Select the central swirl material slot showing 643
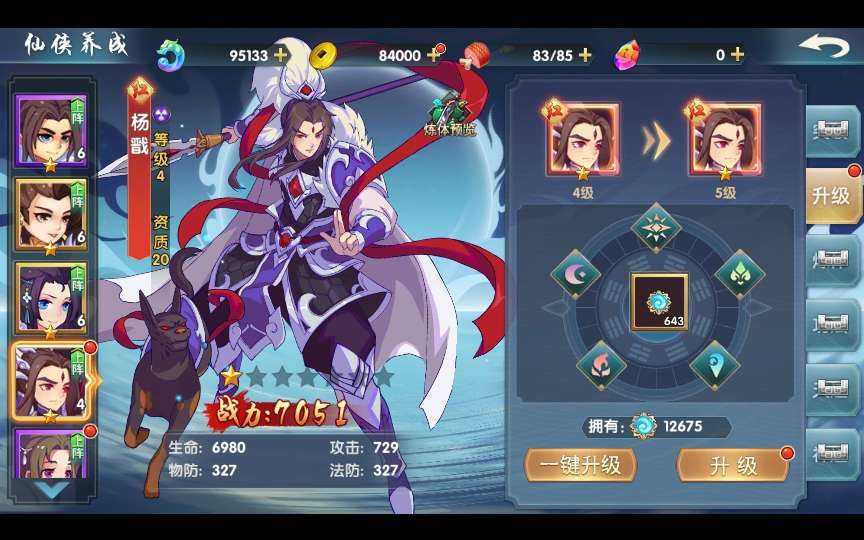864x540 pixels. click(659, 301)
